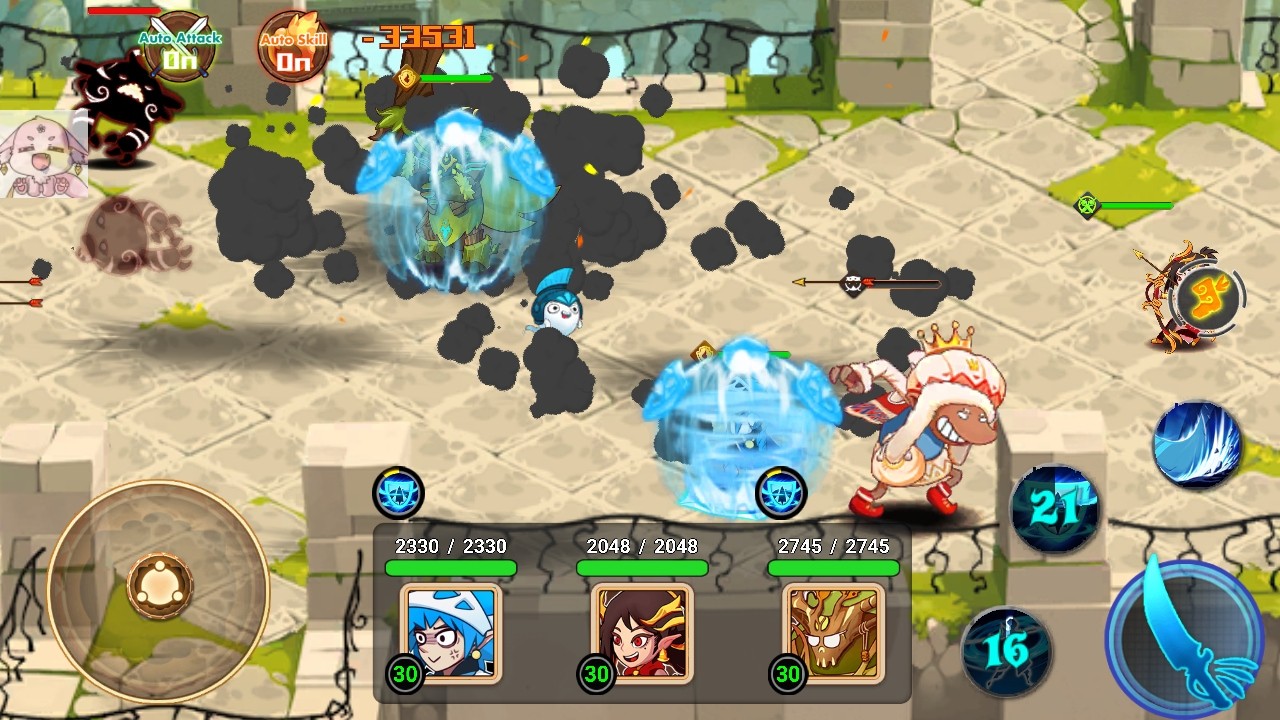Image resolution: width=1280 pixels, height=720 pixels.
Task: Select the blue-haired hero portrait
Action: [451, 634]
